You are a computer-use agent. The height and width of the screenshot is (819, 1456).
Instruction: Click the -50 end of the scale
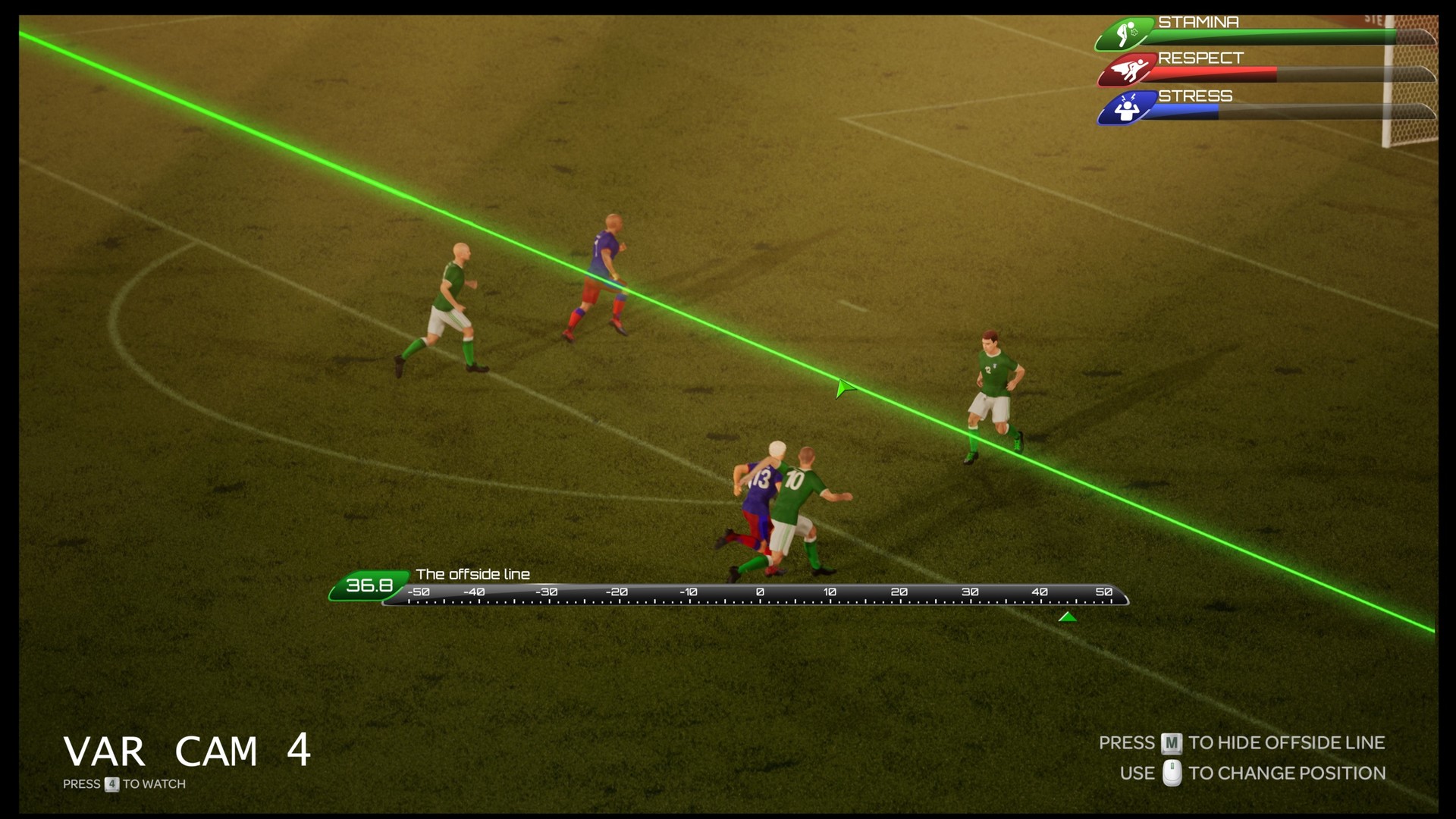coord(418,591)
